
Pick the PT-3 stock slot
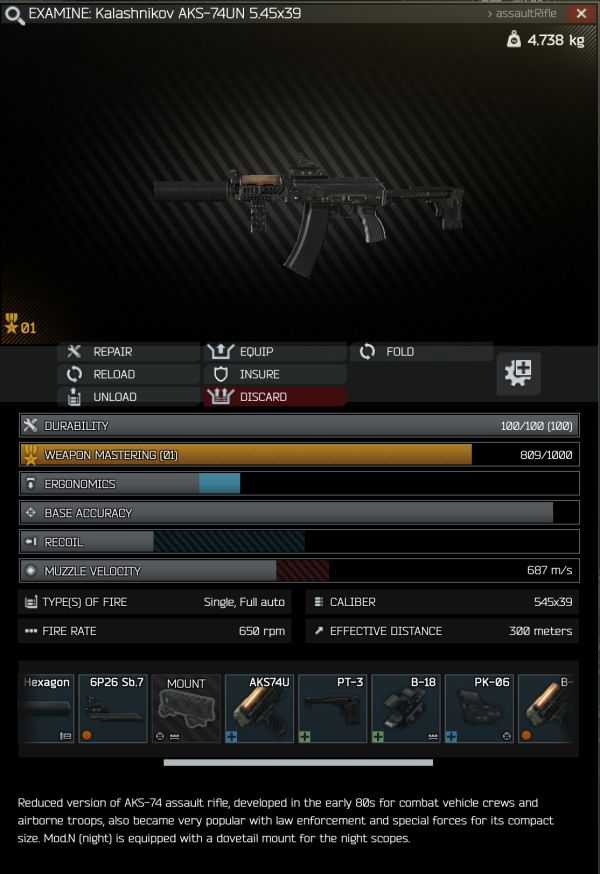[333, 708]
